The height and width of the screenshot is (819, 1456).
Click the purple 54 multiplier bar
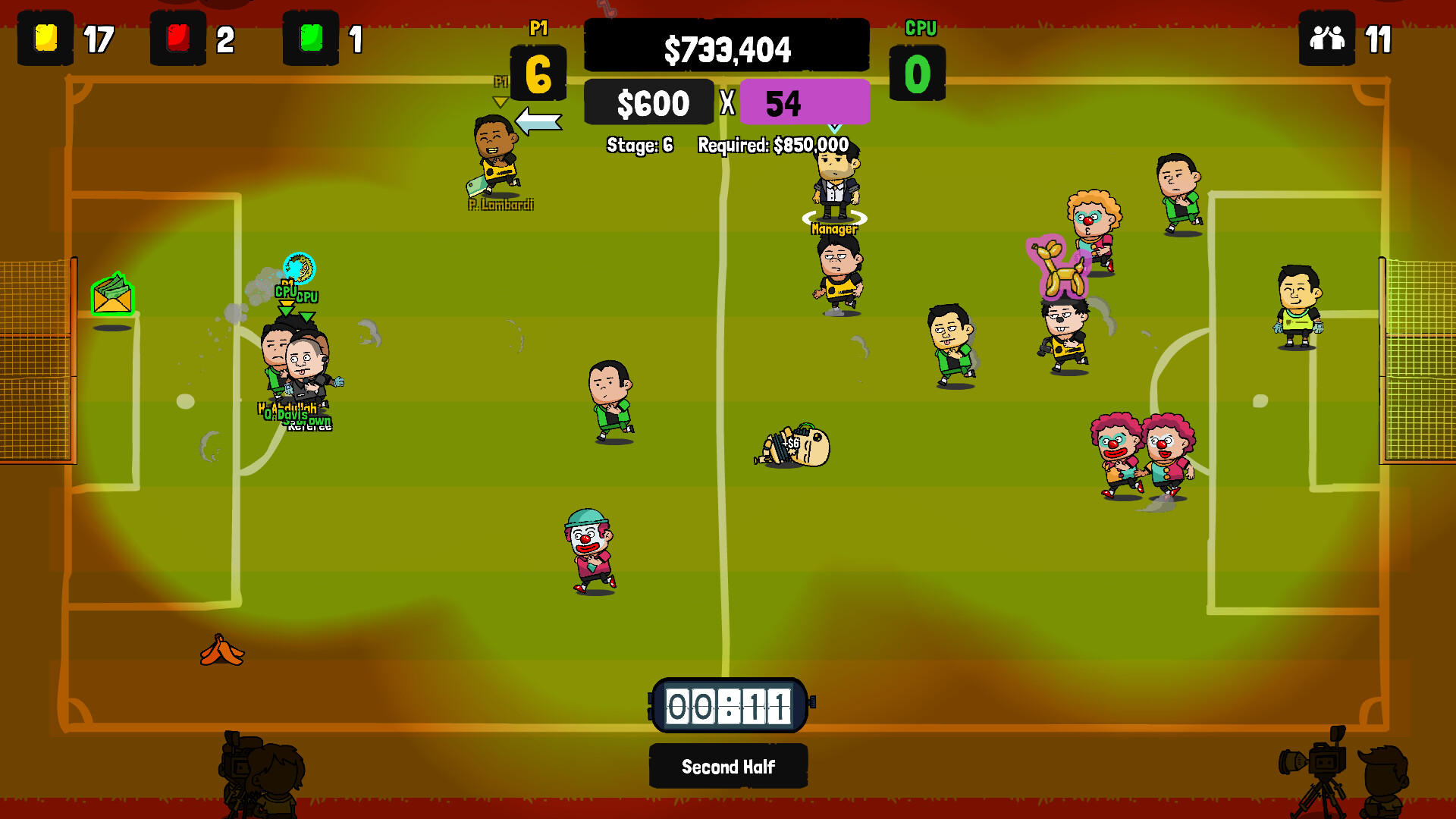click(x=805, y=102)
